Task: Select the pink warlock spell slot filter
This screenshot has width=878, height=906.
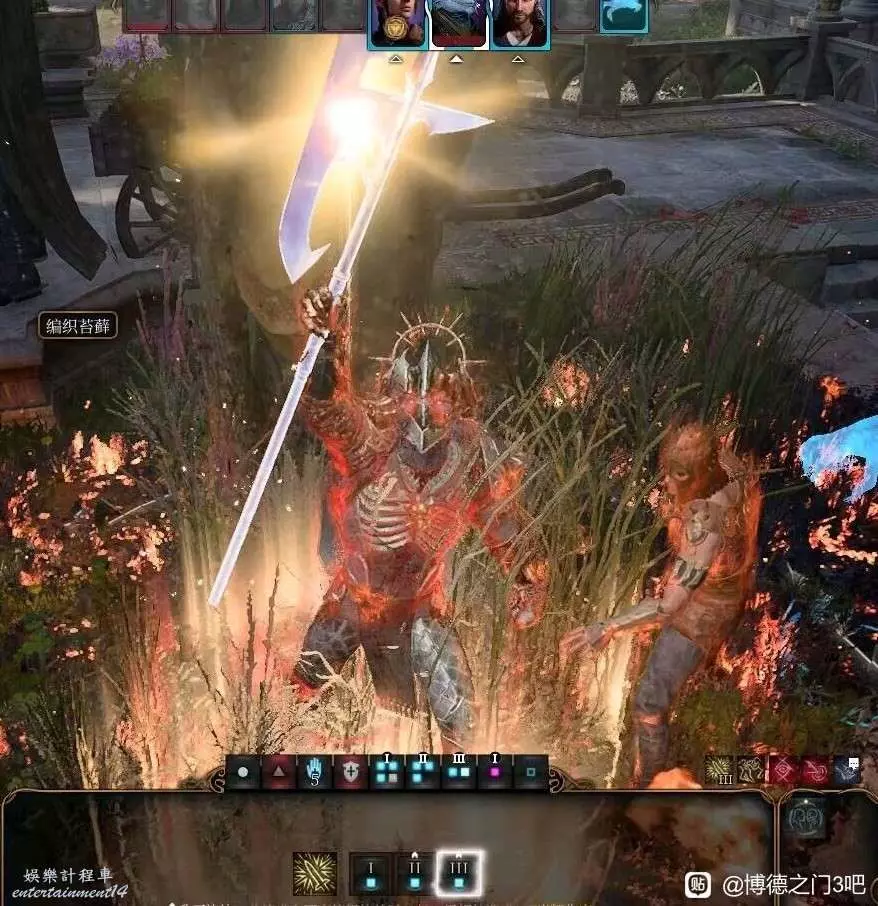Action: tap(495, 774)
